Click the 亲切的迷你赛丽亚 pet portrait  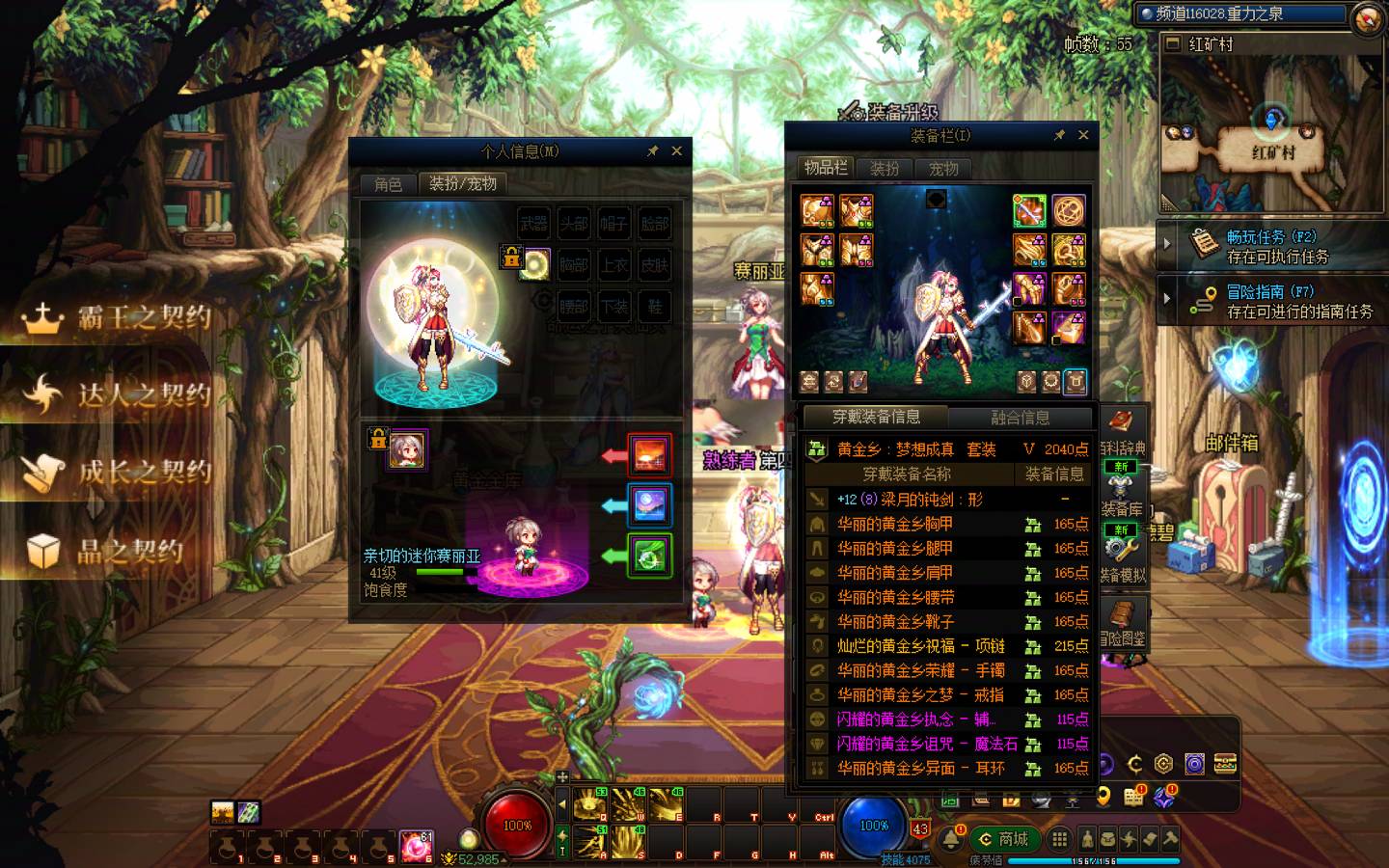pyautogui.click(x=406, y=449)
